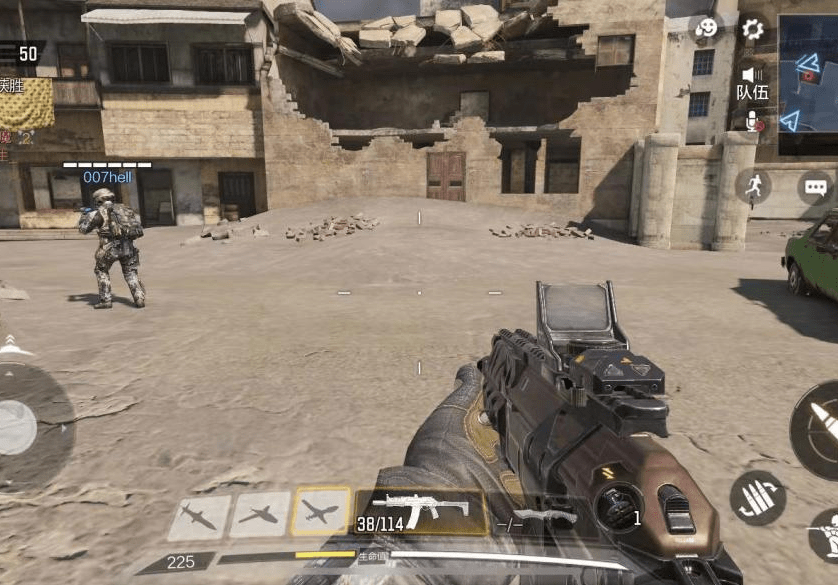Image resolution: width=838 pixels, height=585 pixels.
Task: Reload using the magazine bullets button
Action: point(757,497)
